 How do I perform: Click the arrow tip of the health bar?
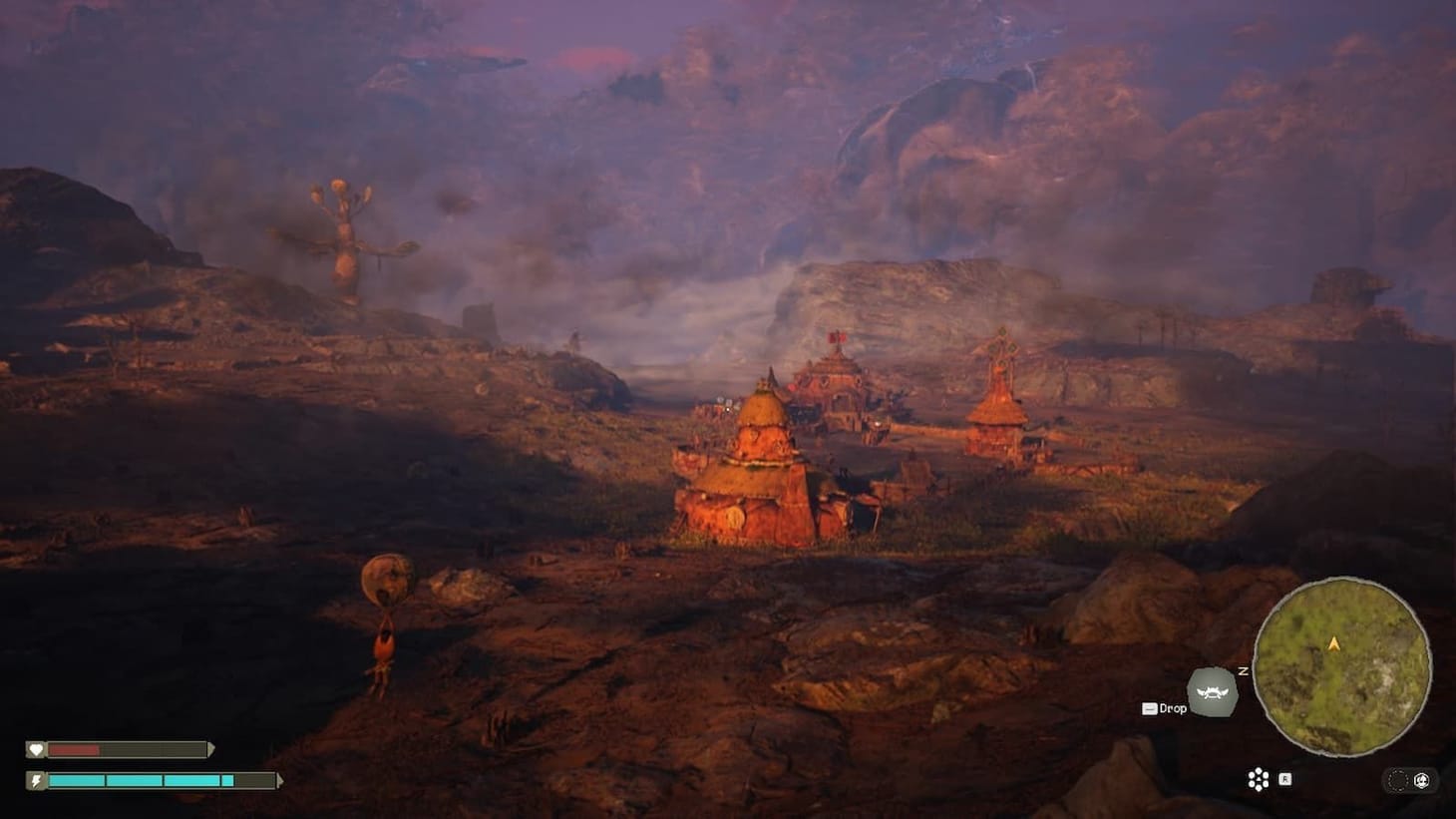[x=211, y=748]
